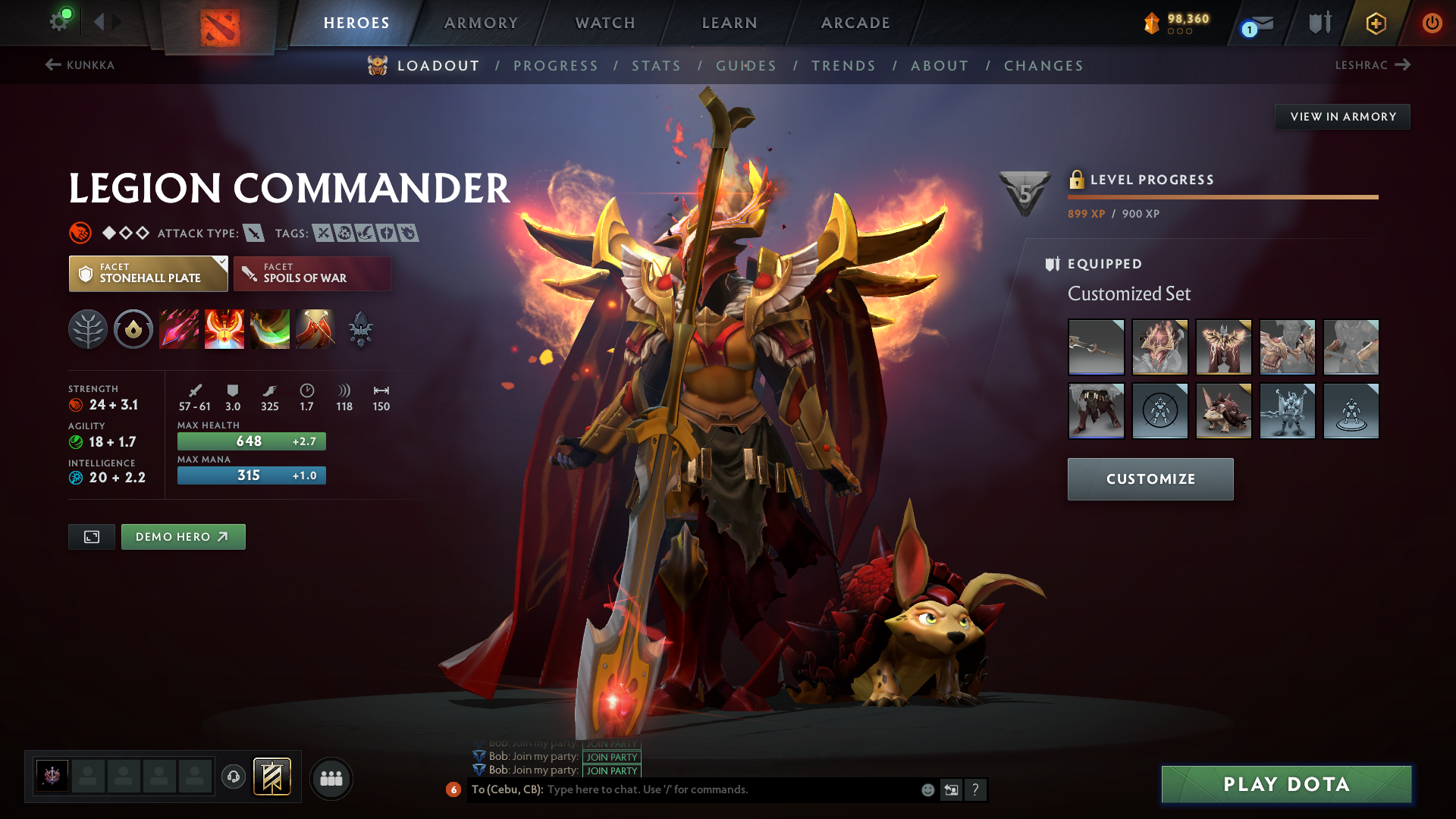Switch to the Trends section
Viewport: 1456px width, 819px height.
[x=843, y=66]
